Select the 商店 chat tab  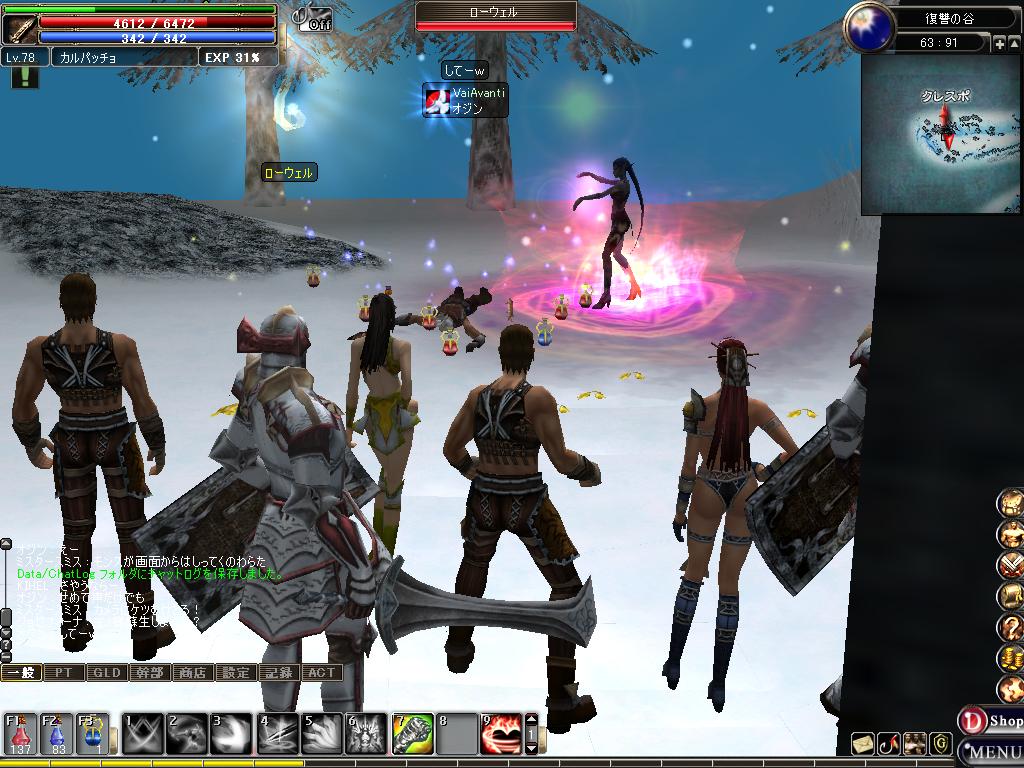[x=192, y=673]
